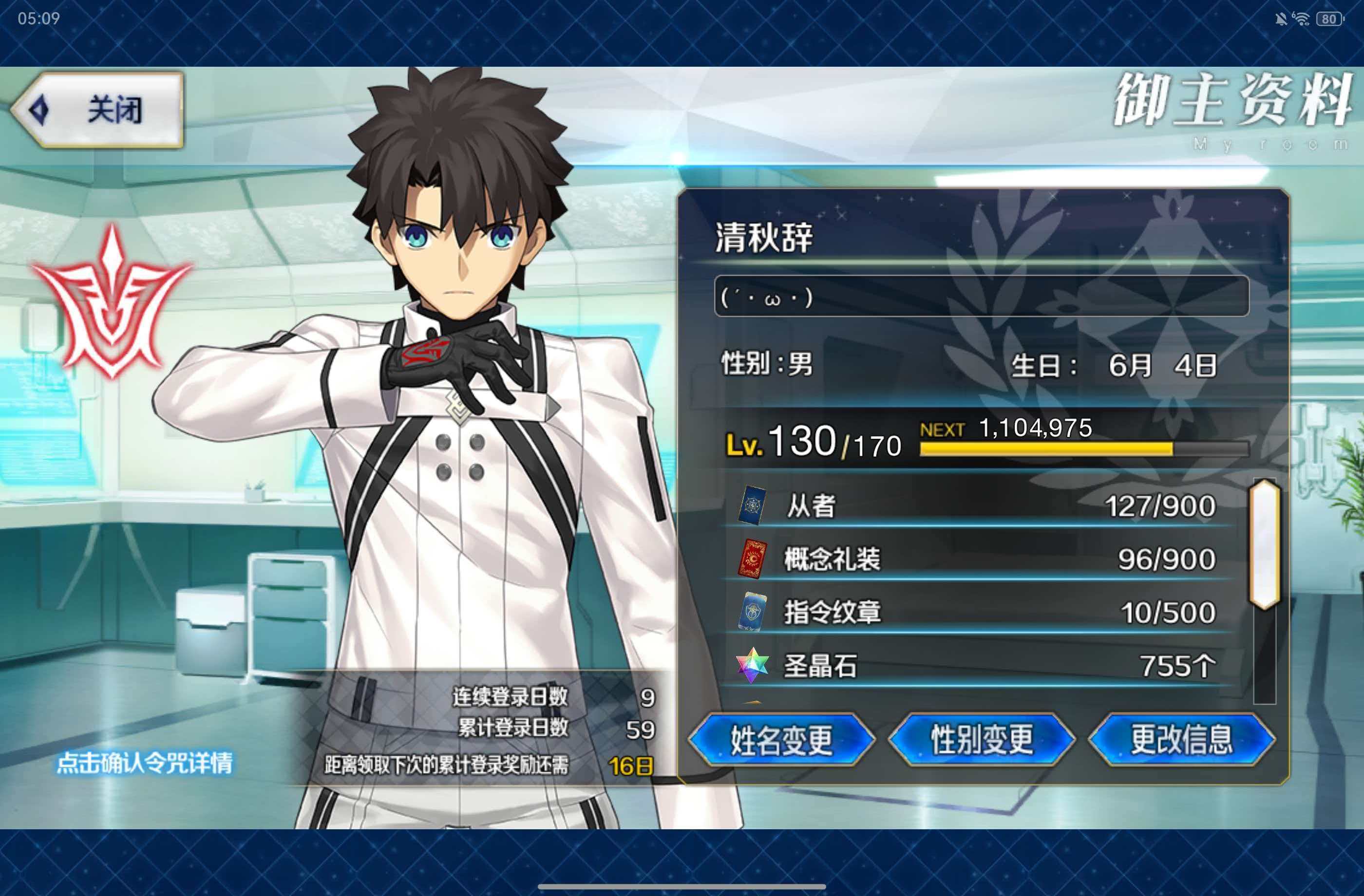Select the 圣晶石 saint quartz row
The image size is (1364, 896).
(980, 666)
